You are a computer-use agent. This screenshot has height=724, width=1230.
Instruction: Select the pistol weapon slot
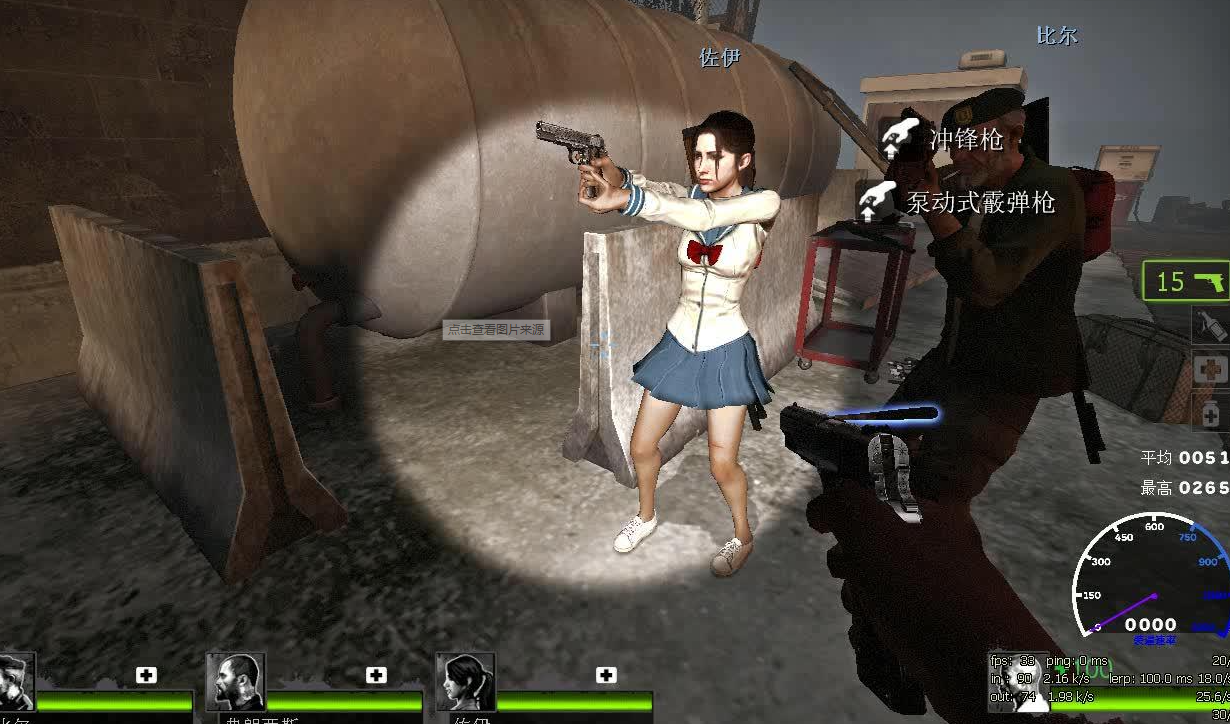point(1187,281)
